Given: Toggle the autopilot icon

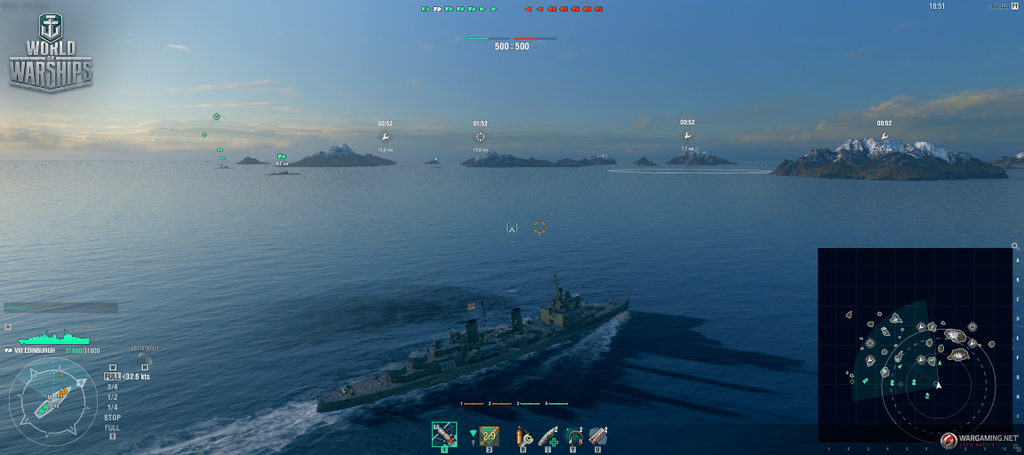Looking at the screenshot, I should point(144,357).
